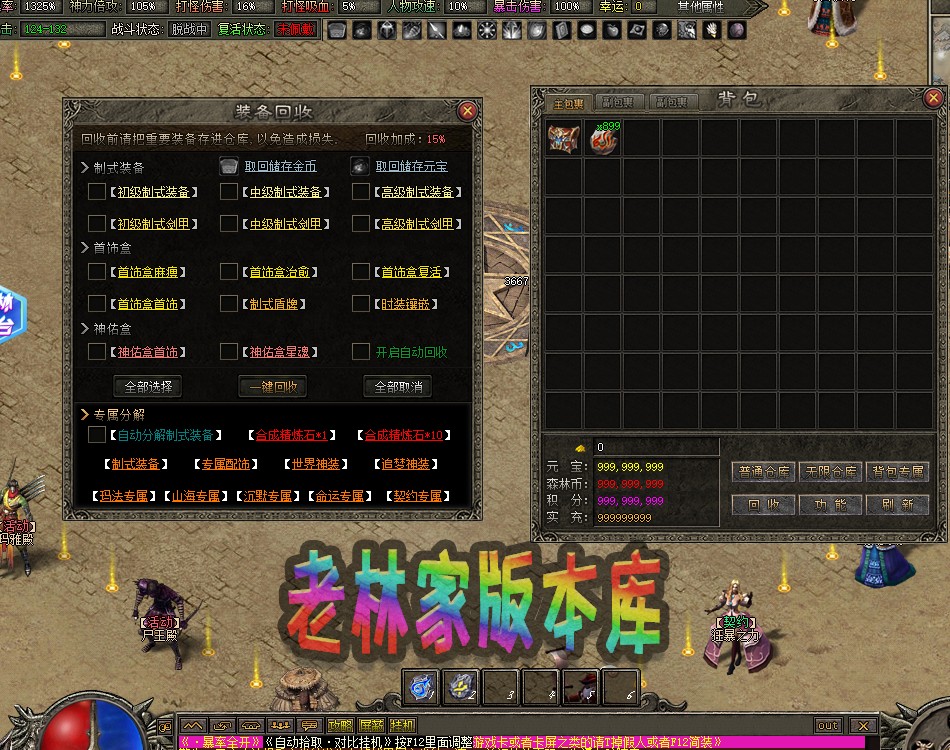Viewport: 950px width, 750px height.
Task: Open the 取回储存金币 link
Action: pos(280,166)
